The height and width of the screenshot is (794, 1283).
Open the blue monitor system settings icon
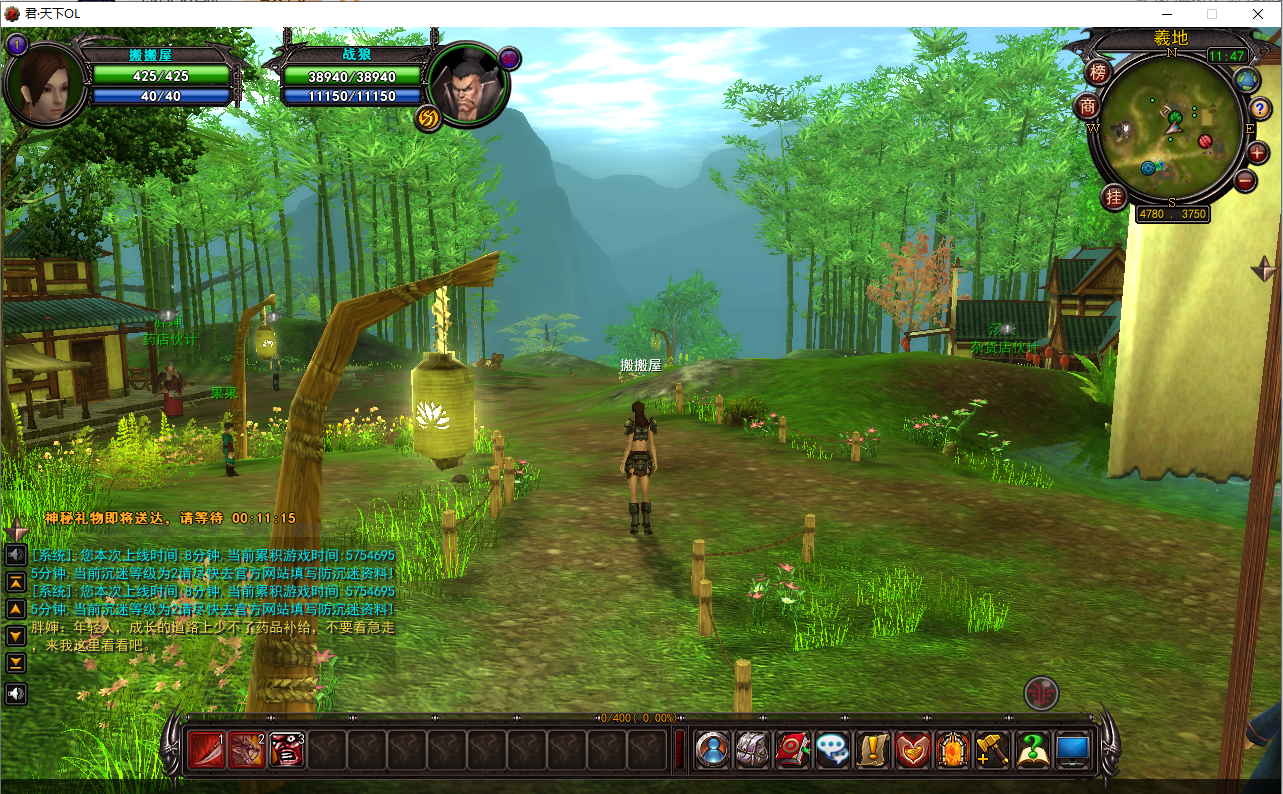tap(1073, 750)
